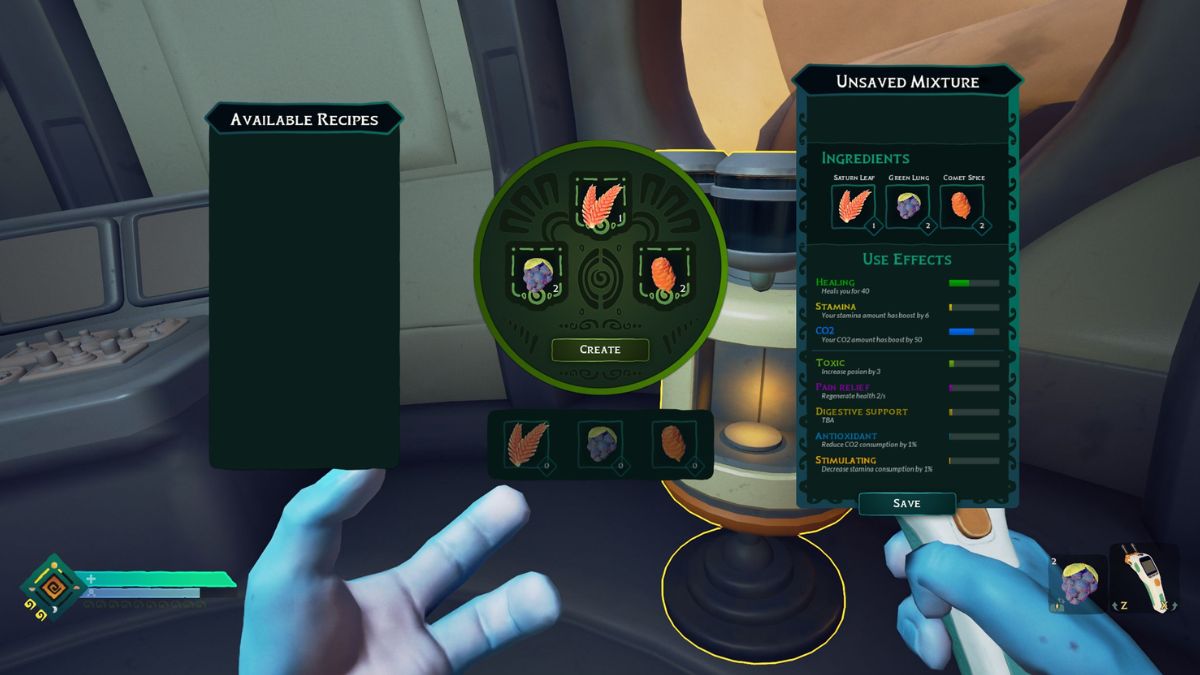Screen dimensions: 1200x675
Task: Add Saturn Leaf from the bottom ingredient tray
Action: coord(527,444)
